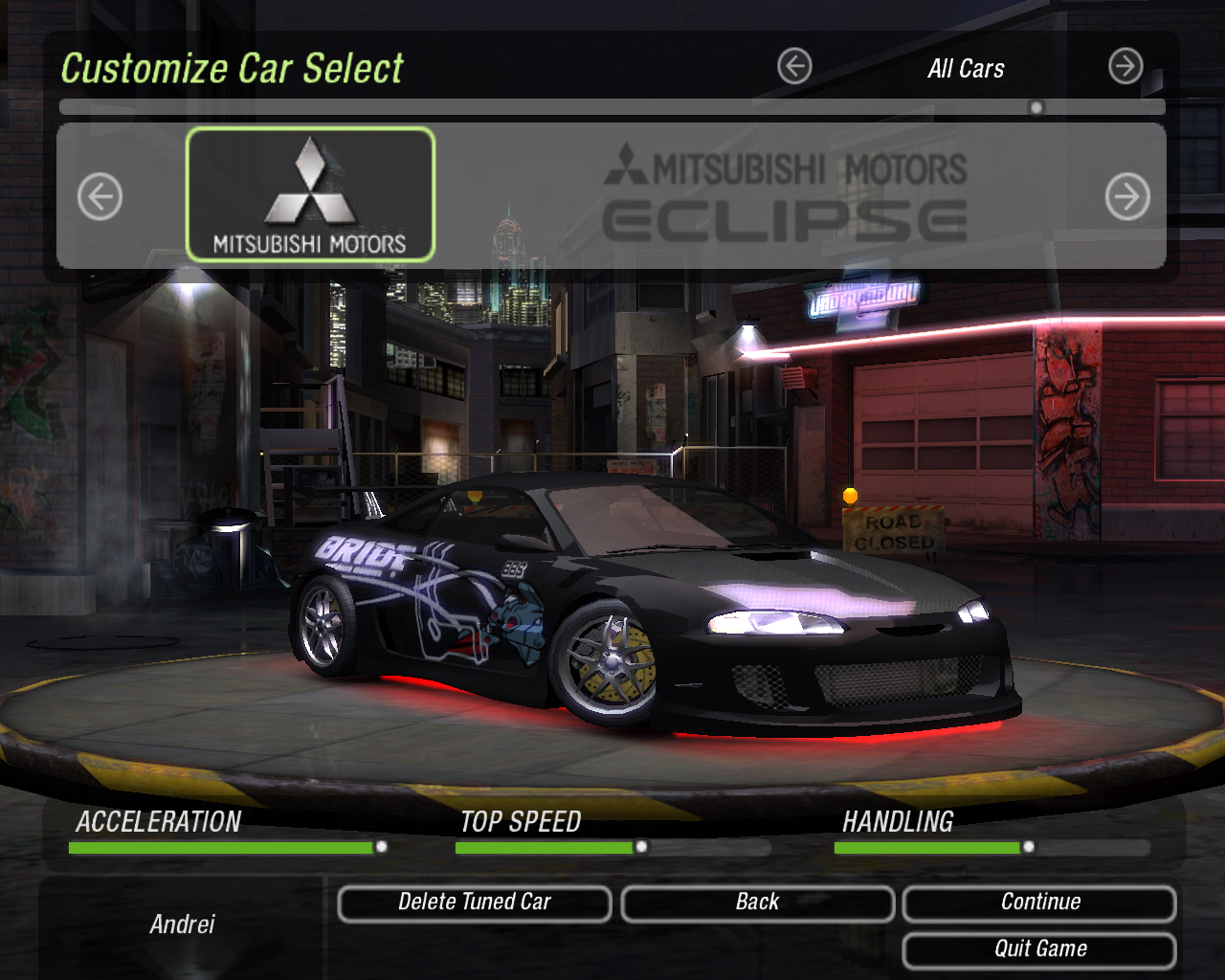Quit the game
The image size is (1225, 980).
[x=1039, y=949]
